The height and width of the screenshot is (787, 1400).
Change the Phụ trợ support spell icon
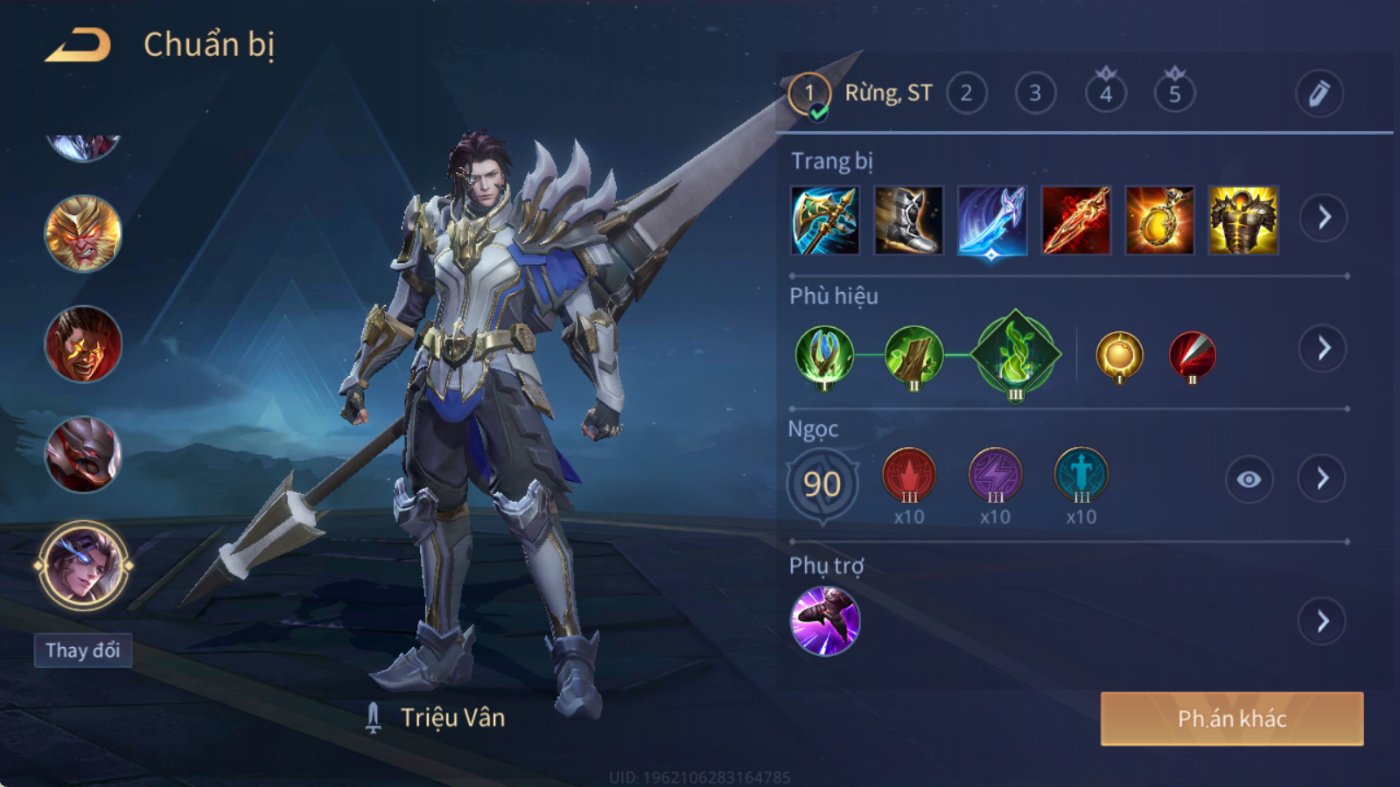point(825,621)
